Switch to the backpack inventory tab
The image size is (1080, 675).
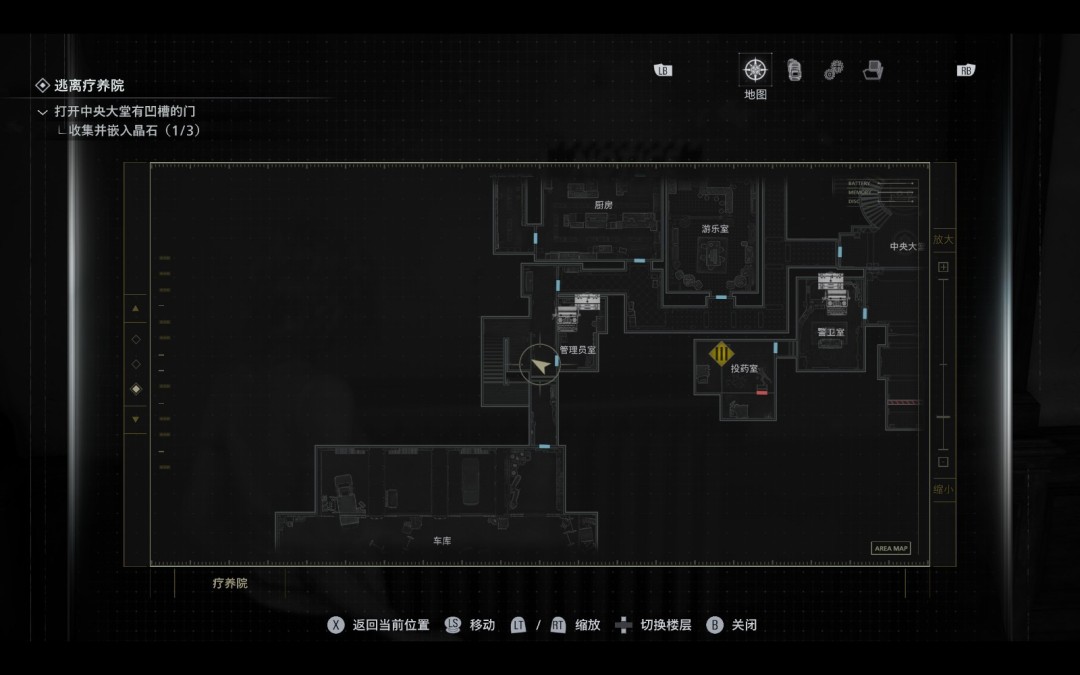click(795, 70)
